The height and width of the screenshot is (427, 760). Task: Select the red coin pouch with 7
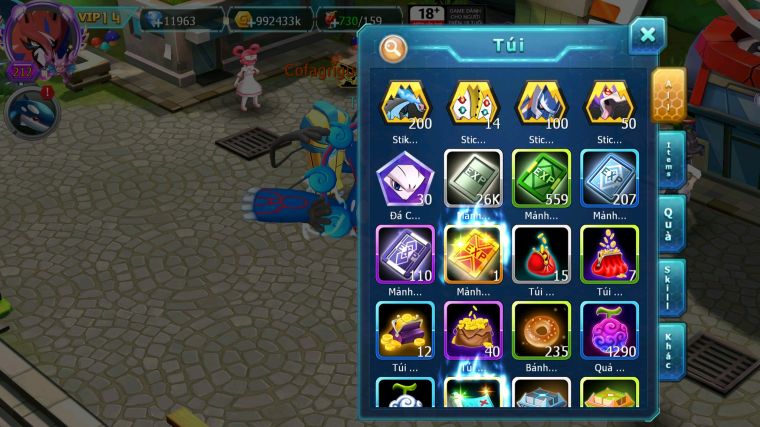609,255
